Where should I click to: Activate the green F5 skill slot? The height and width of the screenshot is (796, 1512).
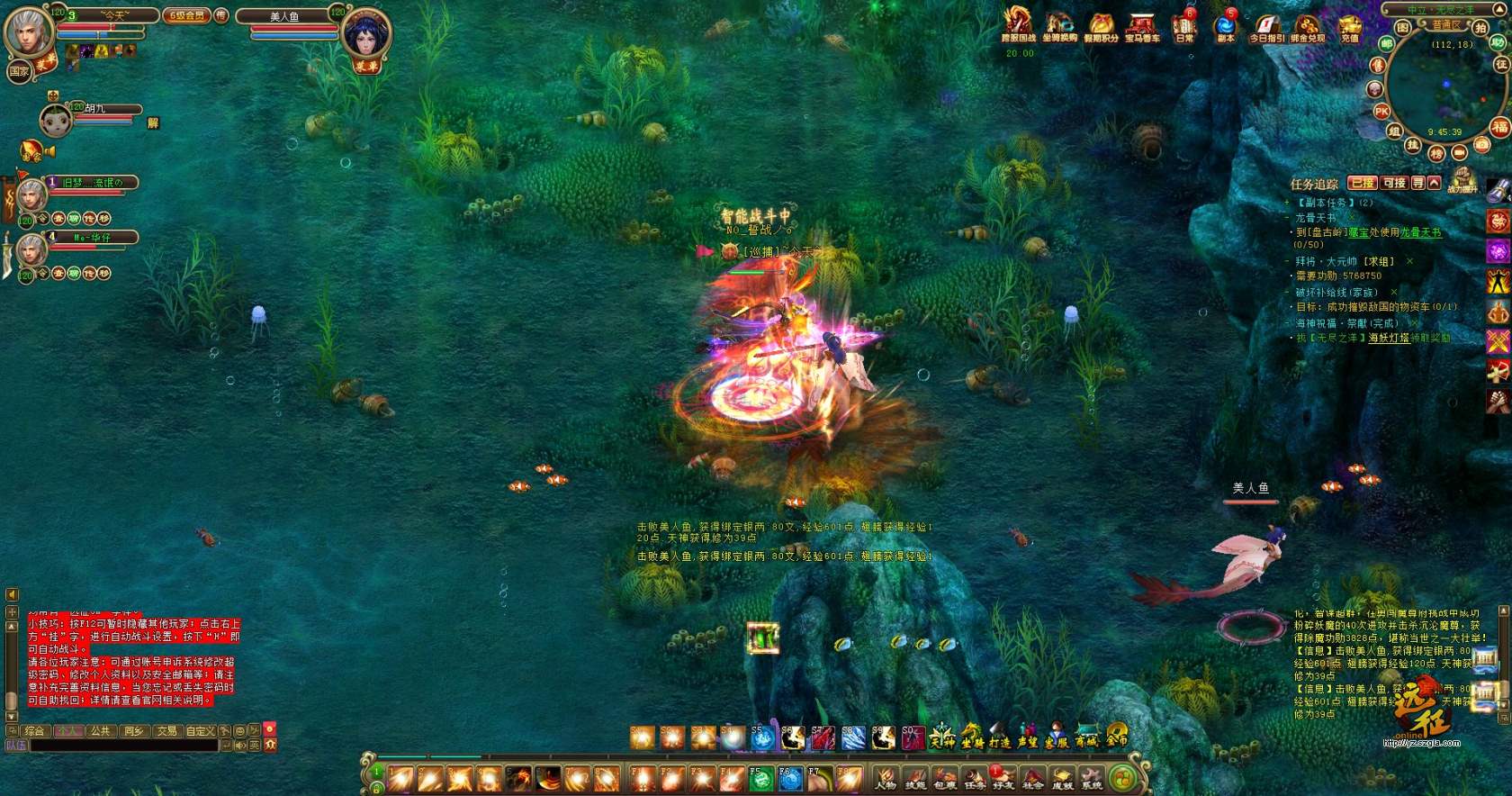[x=761, y=778]
